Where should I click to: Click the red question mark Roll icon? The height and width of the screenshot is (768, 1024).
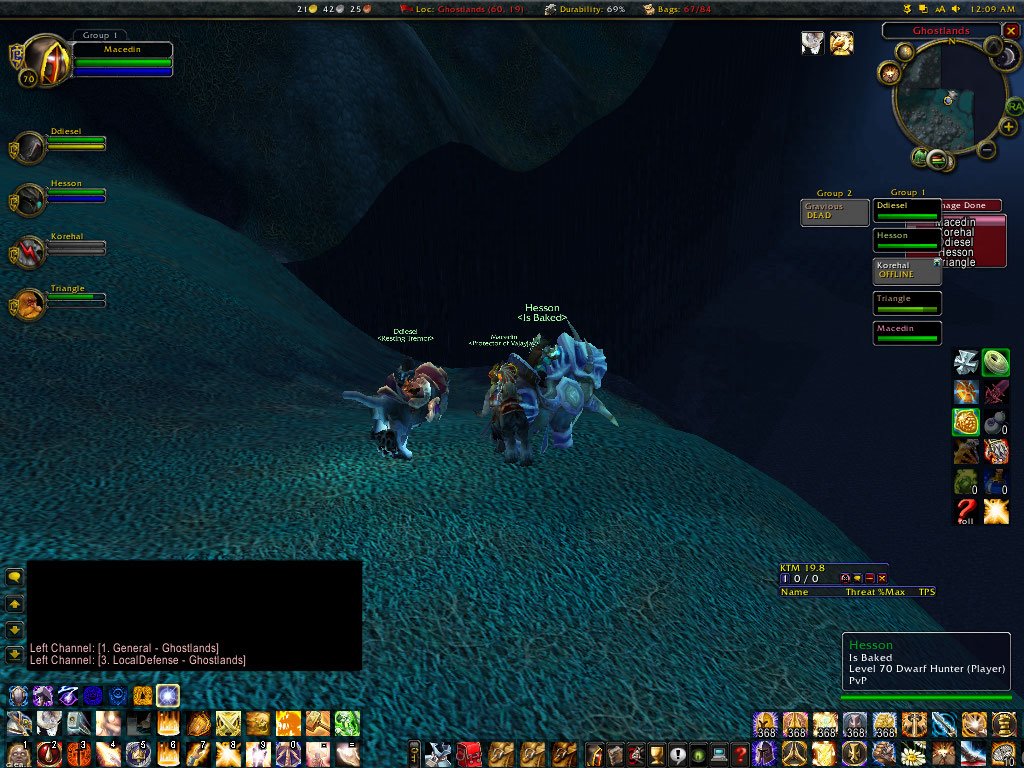click(x=965, y=513)
